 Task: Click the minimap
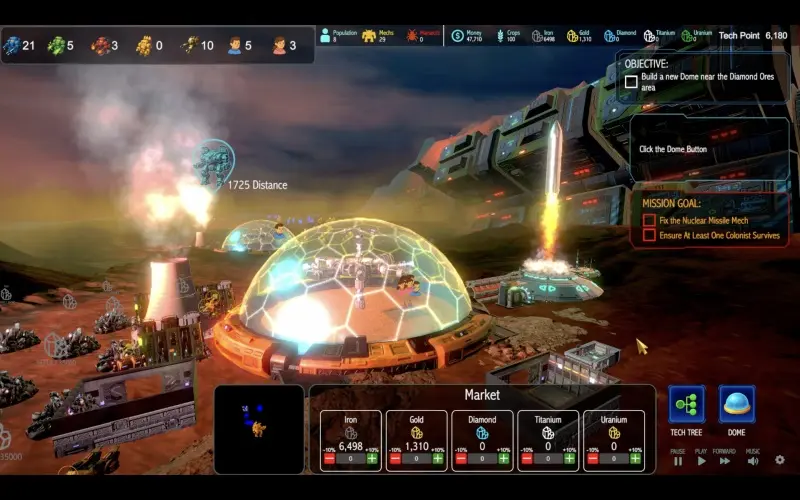click(259, 429)
